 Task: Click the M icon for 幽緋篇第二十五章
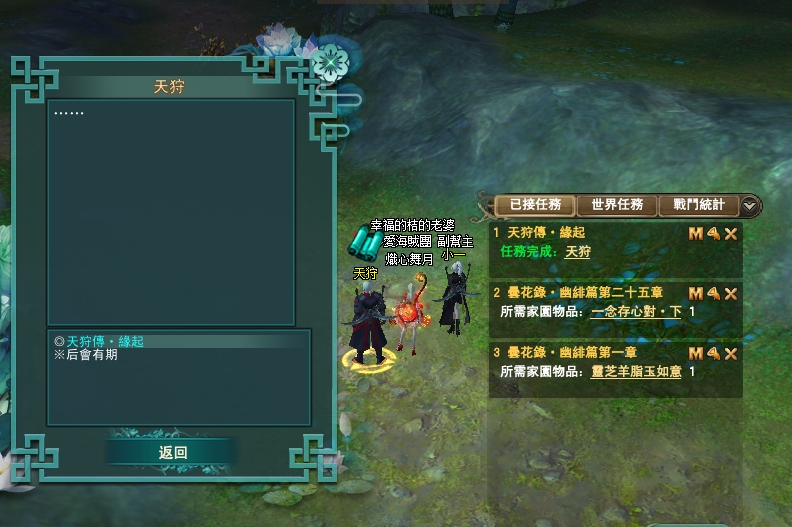696,293
